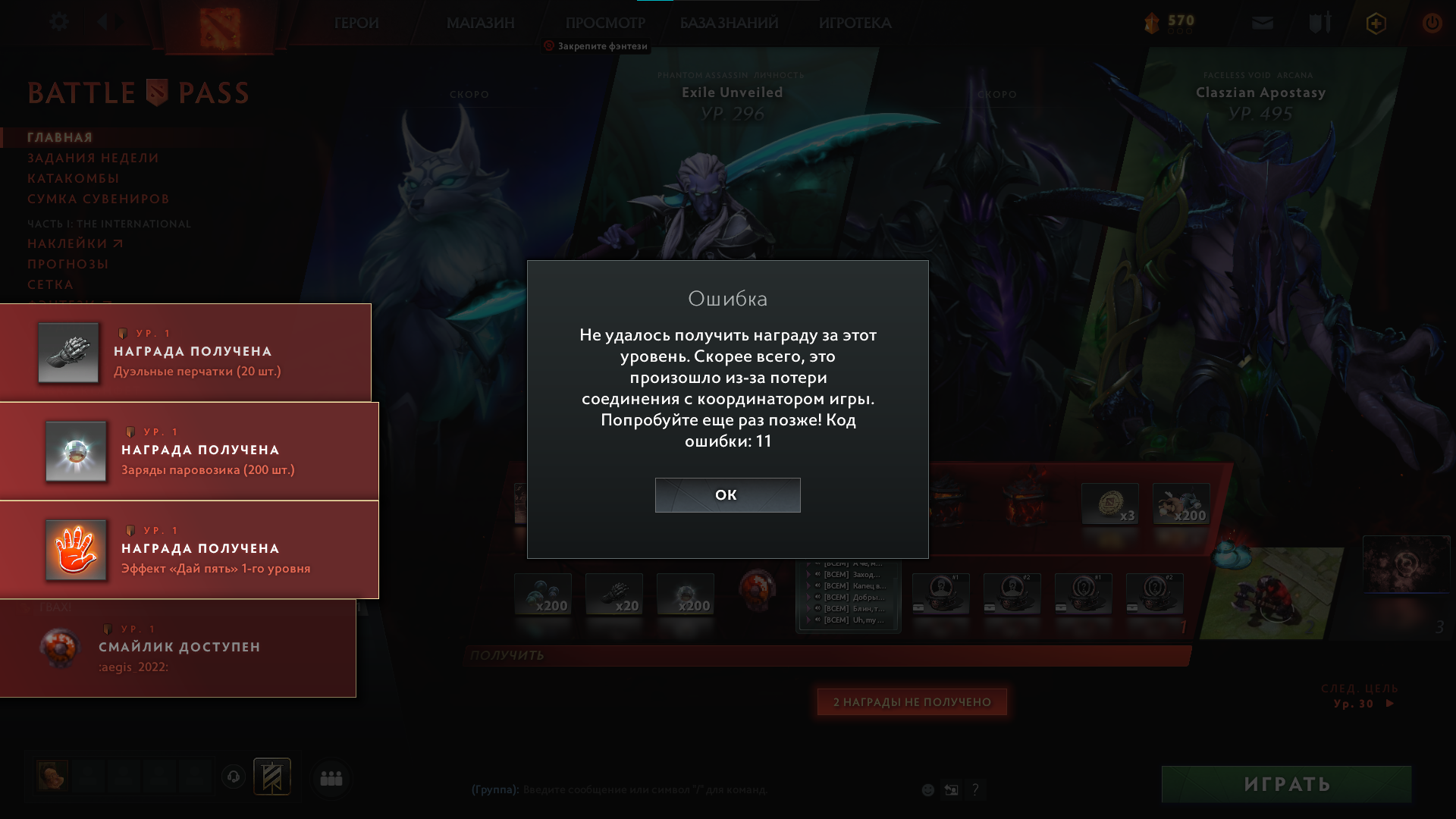Click the help question mark icon
Screen dimensions: 1456x819
pyautogui.click(x=975, y=789)
